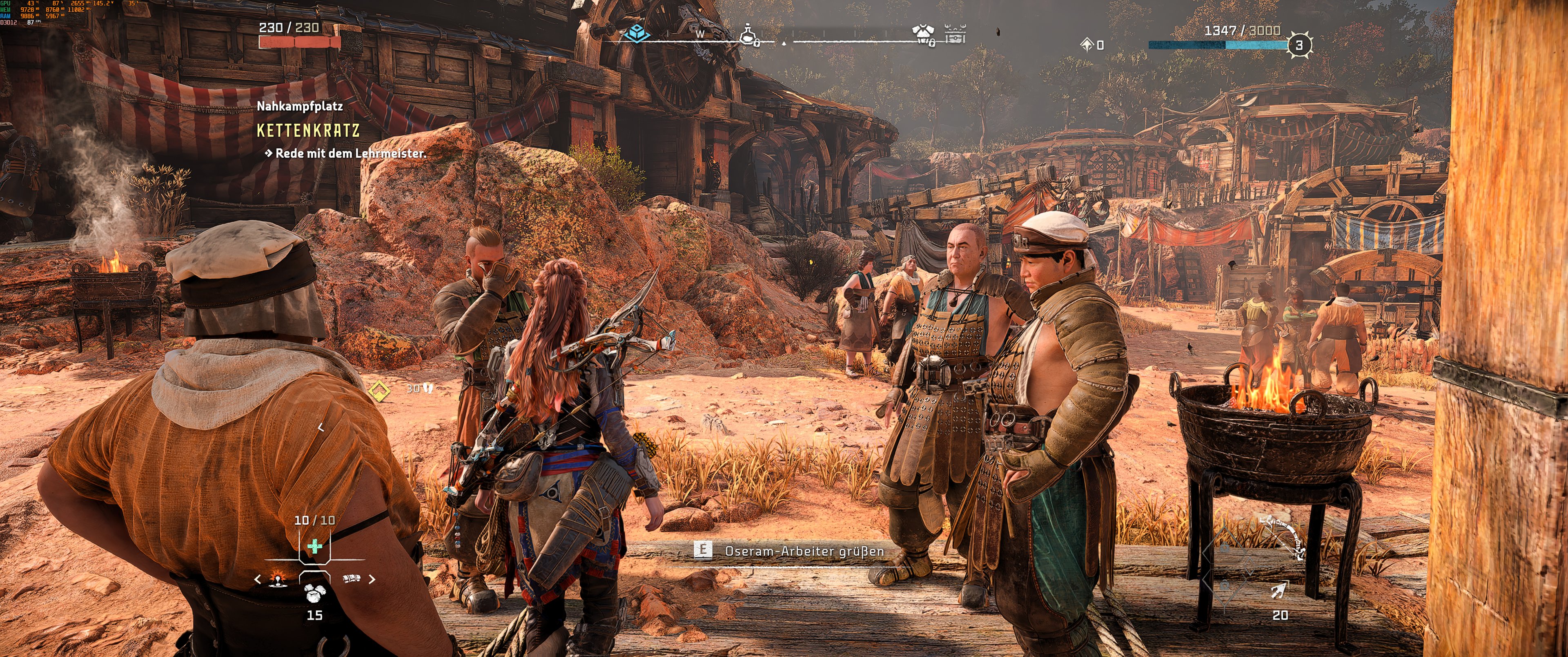Image resolution: width=1568 pixels, height=657 pixels.
Task: Use the green medicine cross slot
Action: tap(314, 546)
